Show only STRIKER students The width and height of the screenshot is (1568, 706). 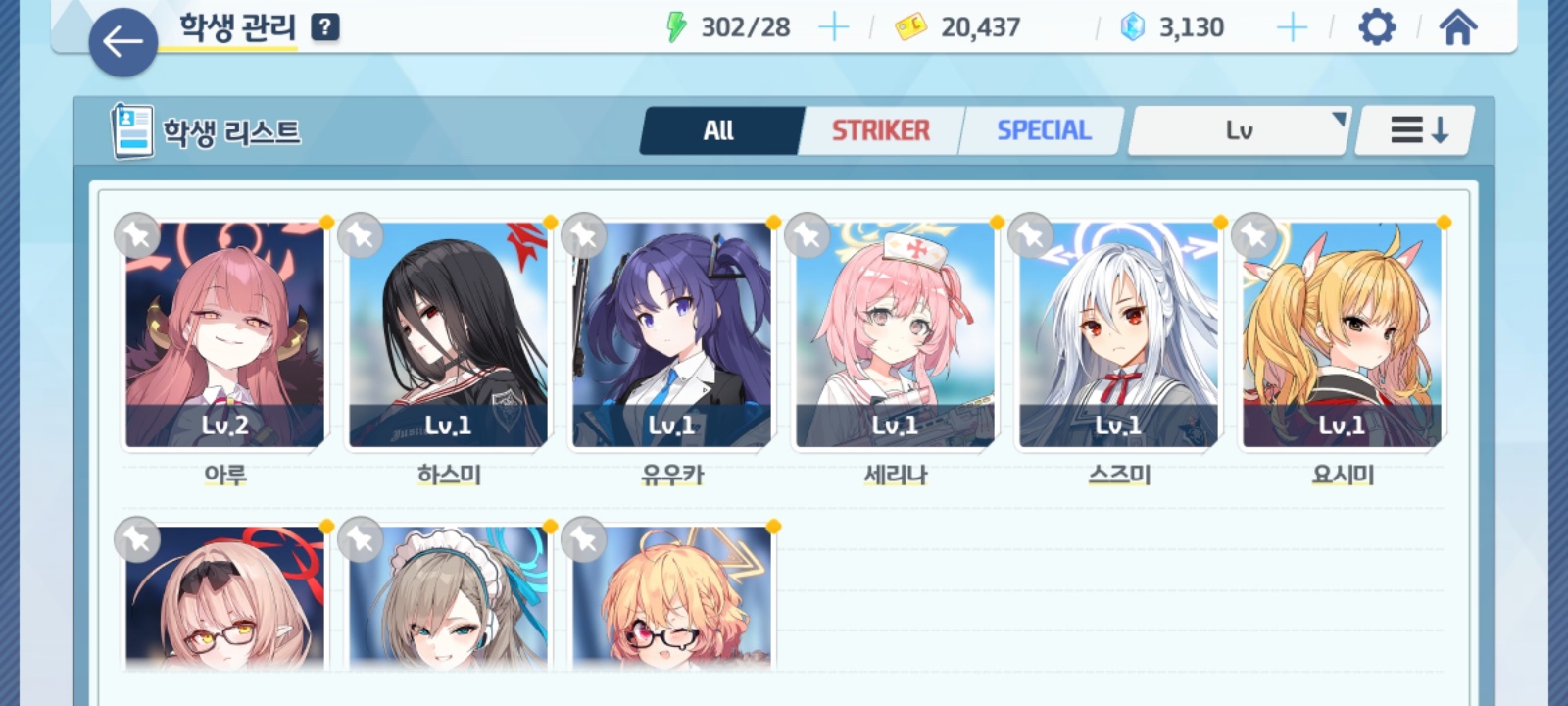tap(880, 130)
